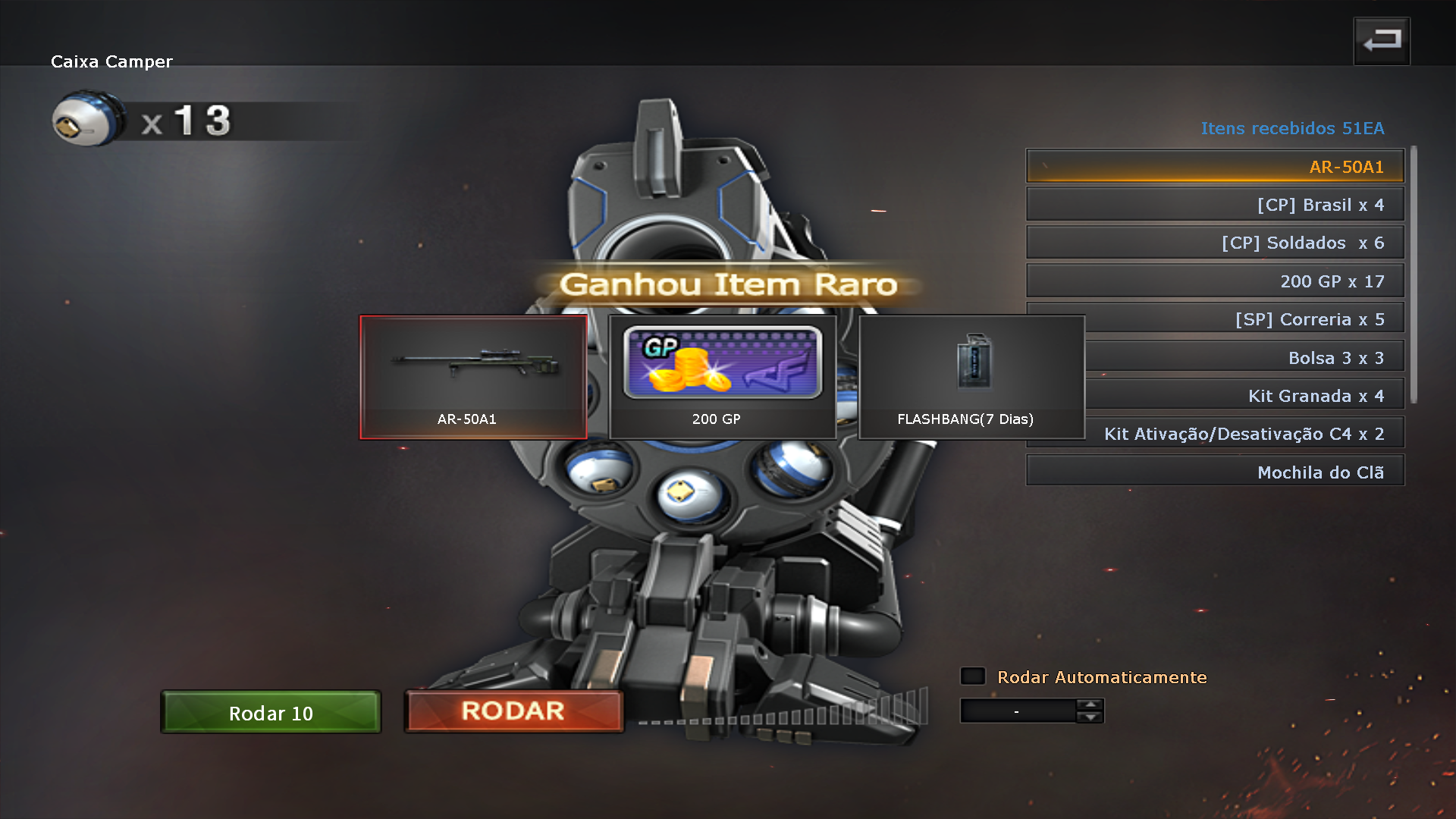1456x819 pixels.
Task: Select the Kit Granada x 4 row
Action: coord(1244,395)
